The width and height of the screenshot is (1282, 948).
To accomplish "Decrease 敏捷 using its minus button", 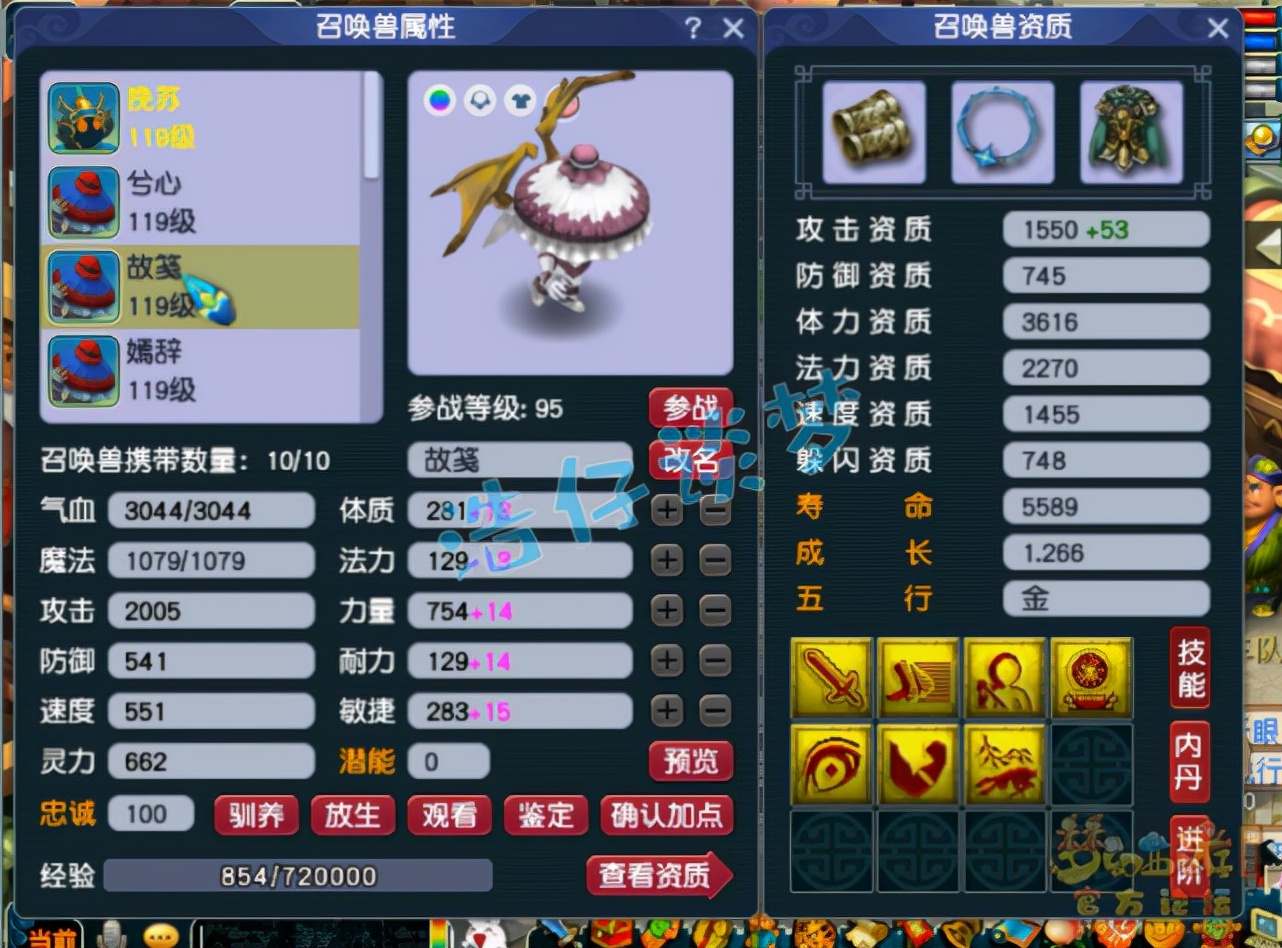I will click(x=712, y=711).
